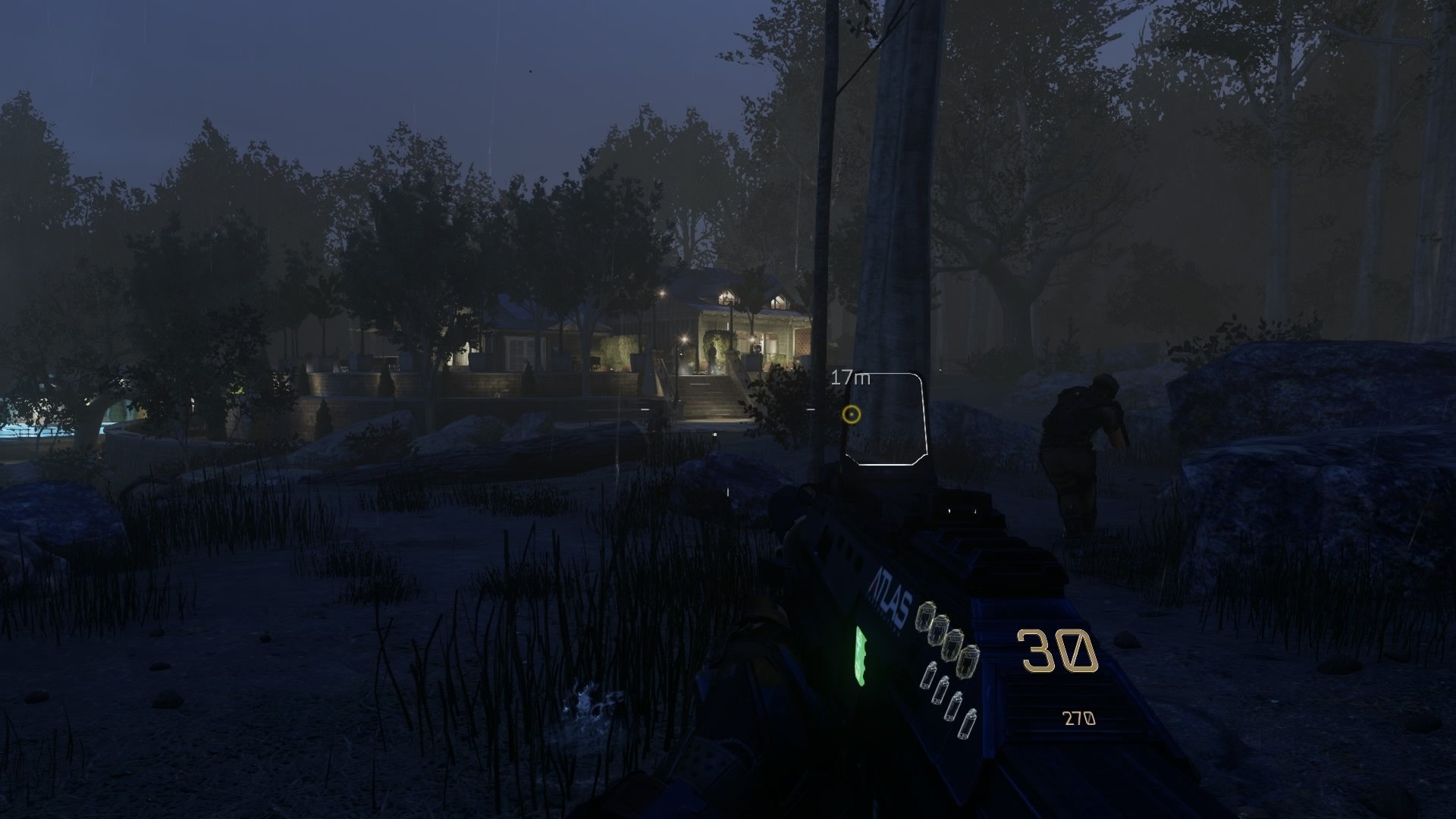The height and width of the screenshot is (819, 1456).
Task: Click the yellow holographic reticle dot
Action: (851, 416)
